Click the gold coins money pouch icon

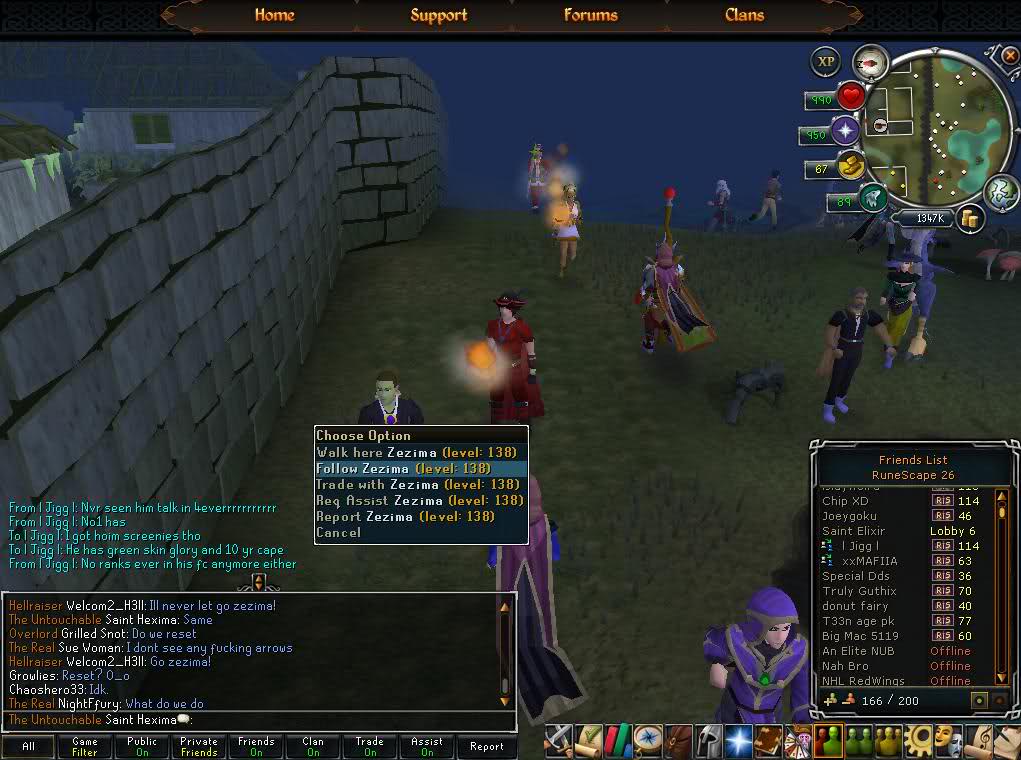(x=968, y=218)
